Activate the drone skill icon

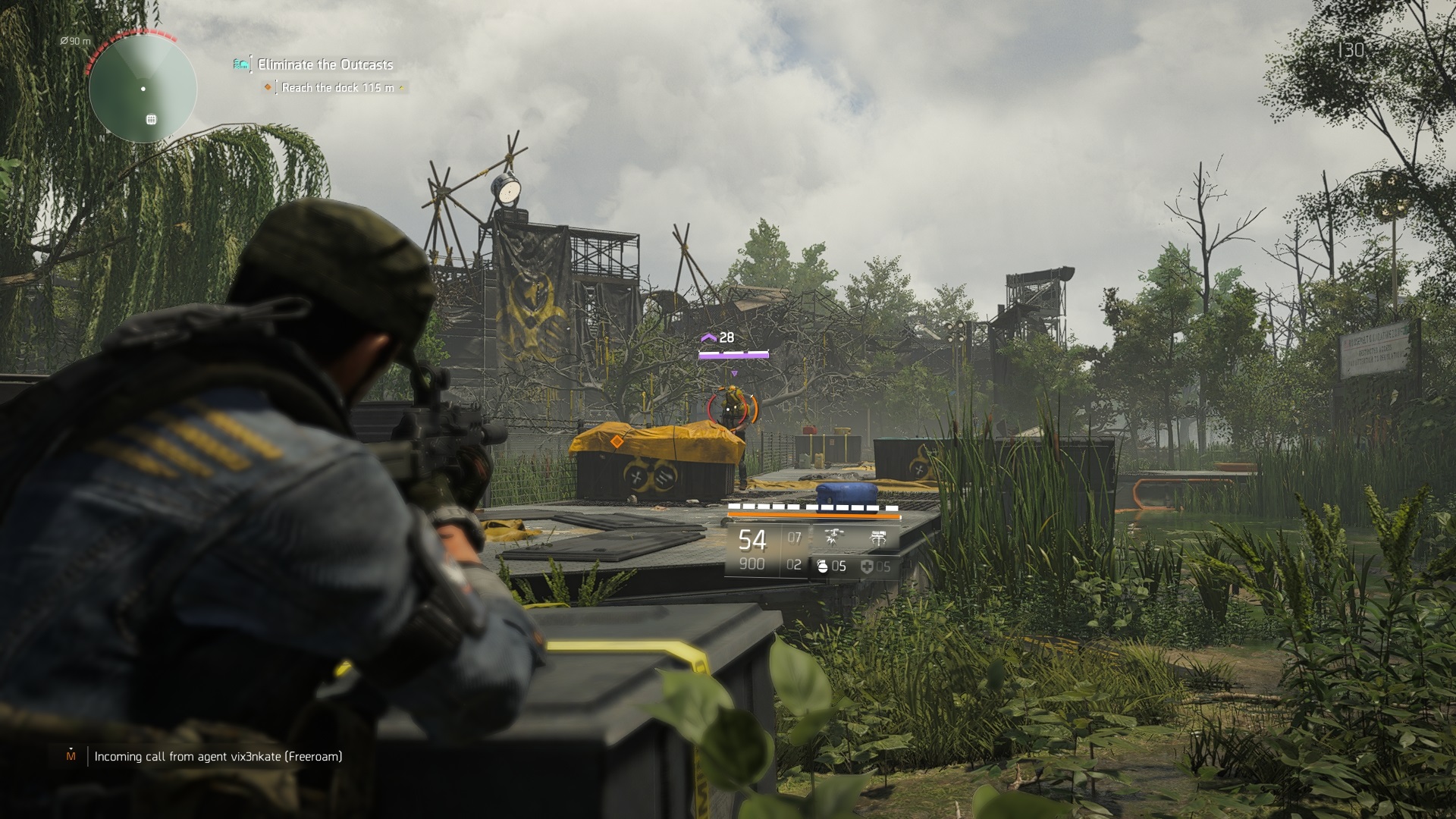click(x=833, y=539)
